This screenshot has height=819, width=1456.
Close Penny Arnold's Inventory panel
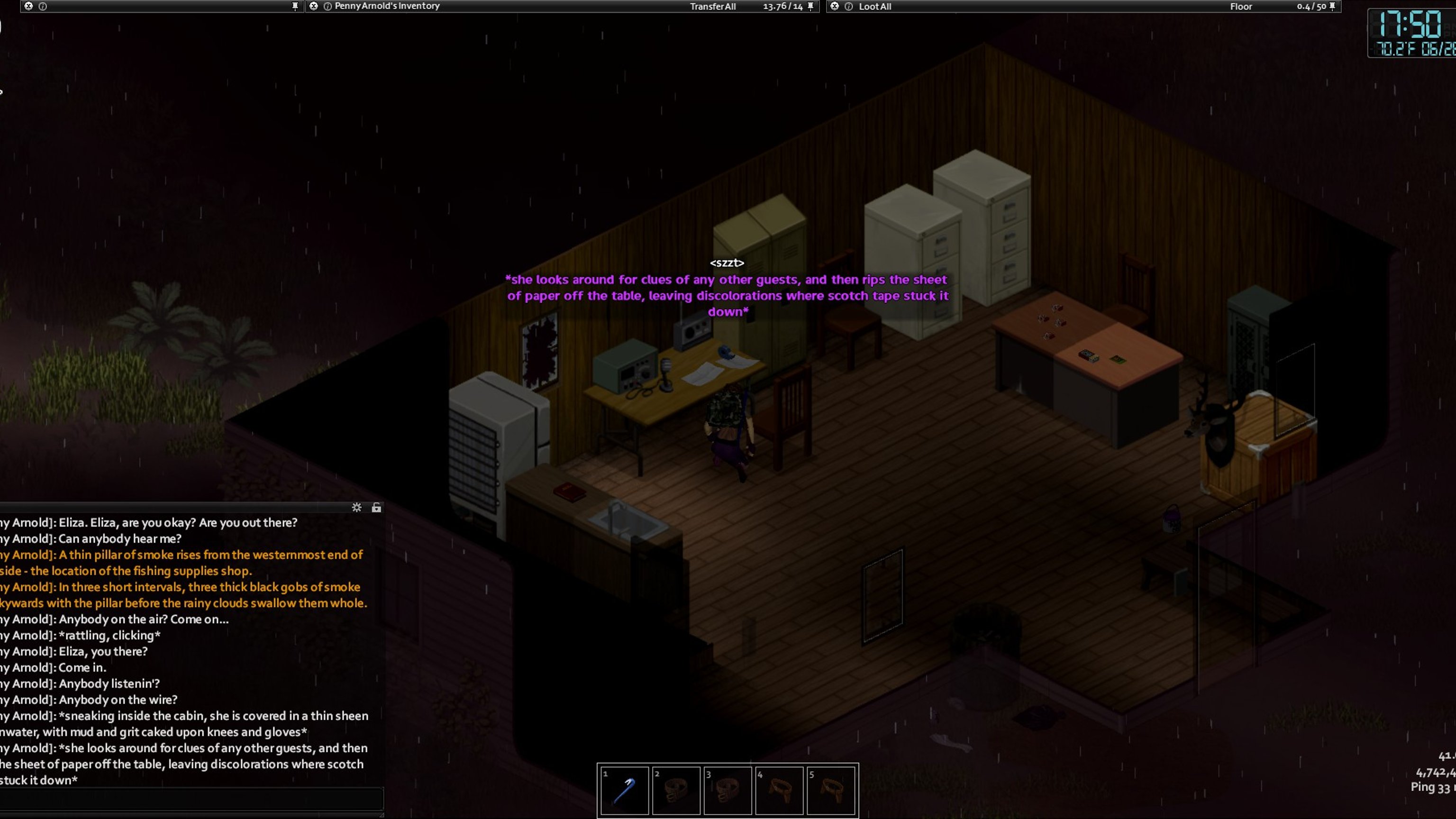tap(314, 6)
